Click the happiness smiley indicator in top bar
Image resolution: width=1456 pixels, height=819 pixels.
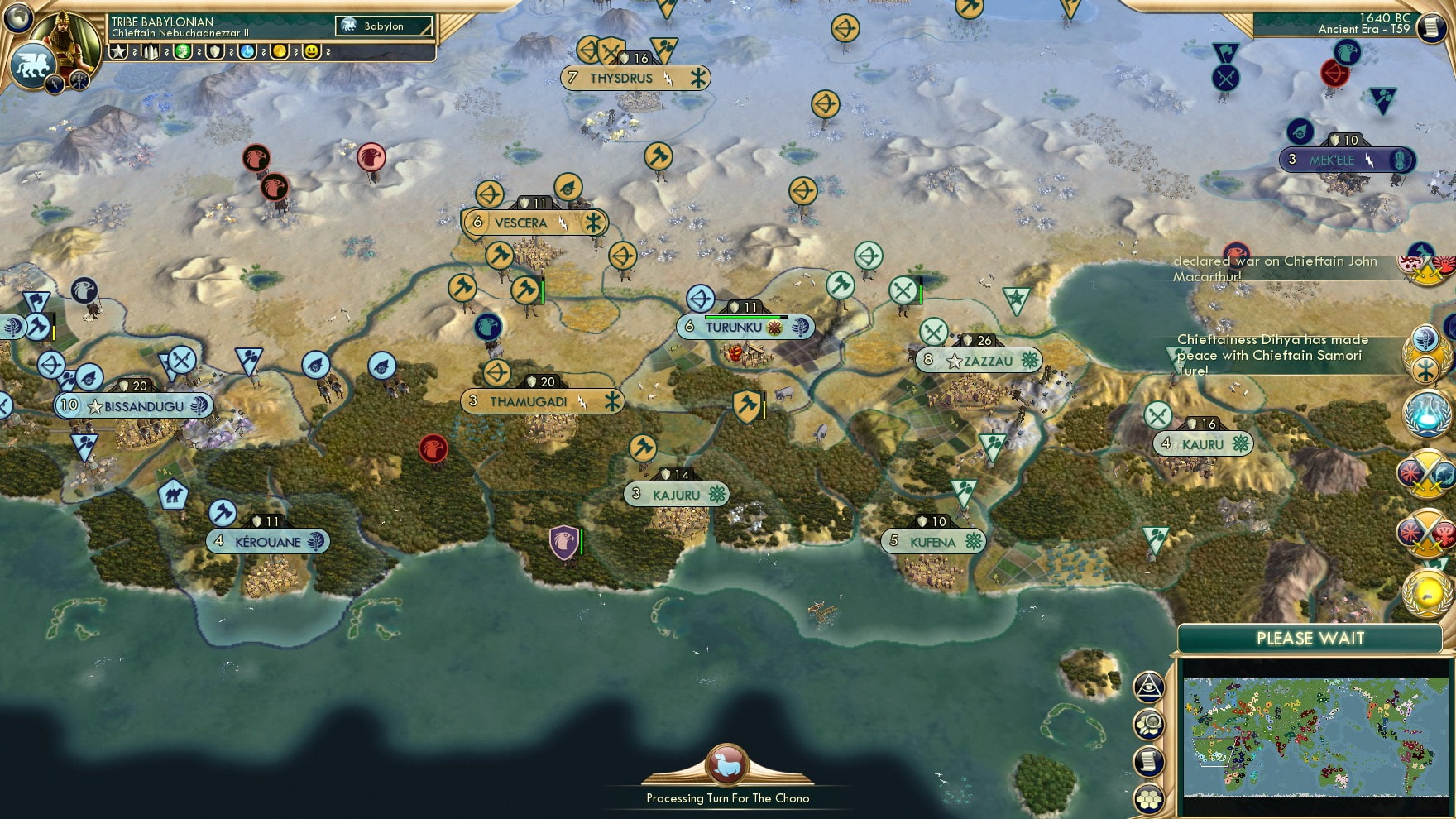(312, 52)
